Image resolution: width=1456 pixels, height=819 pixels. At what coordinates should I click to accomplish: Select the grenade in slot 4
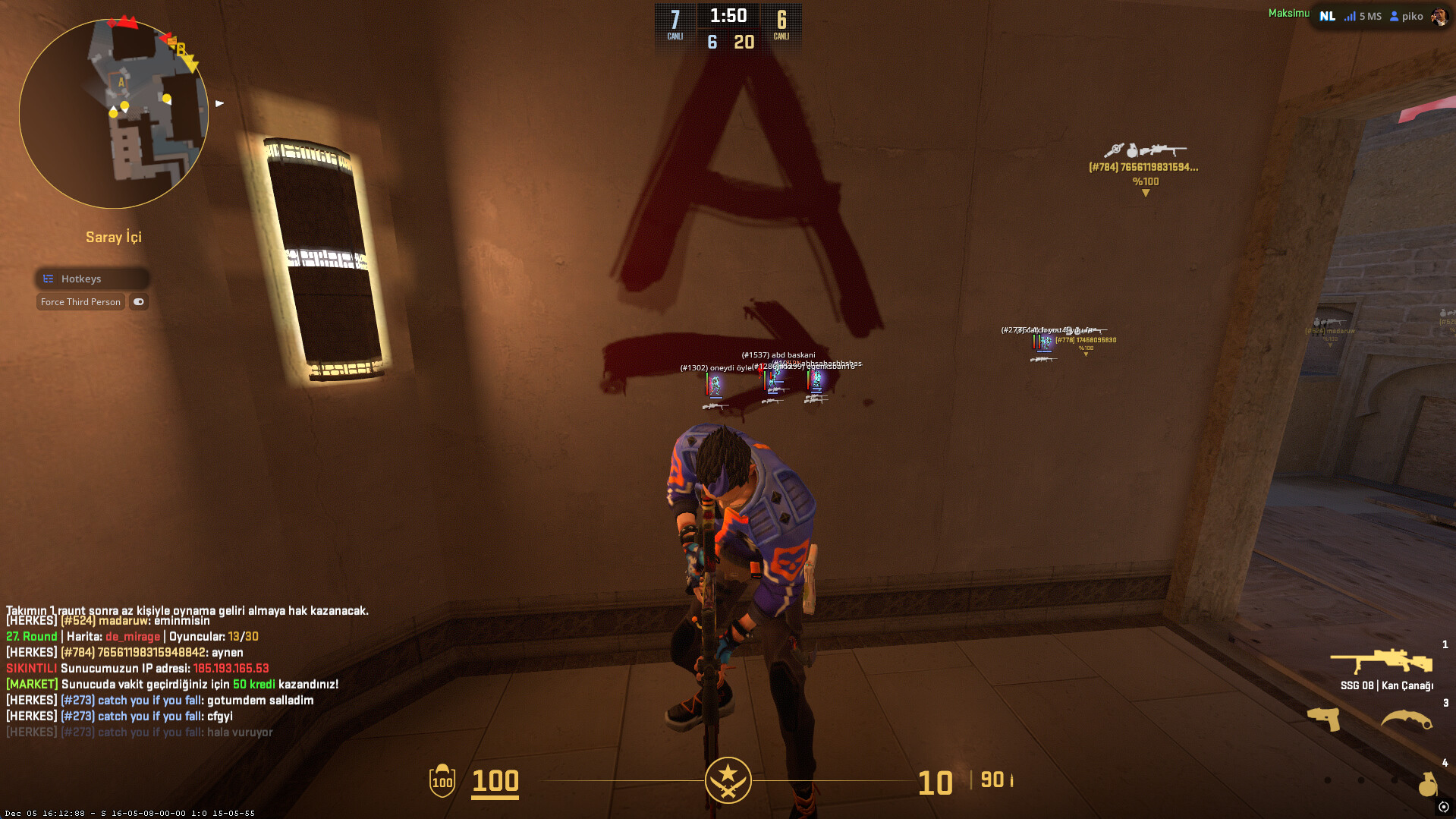[1427, 783]
